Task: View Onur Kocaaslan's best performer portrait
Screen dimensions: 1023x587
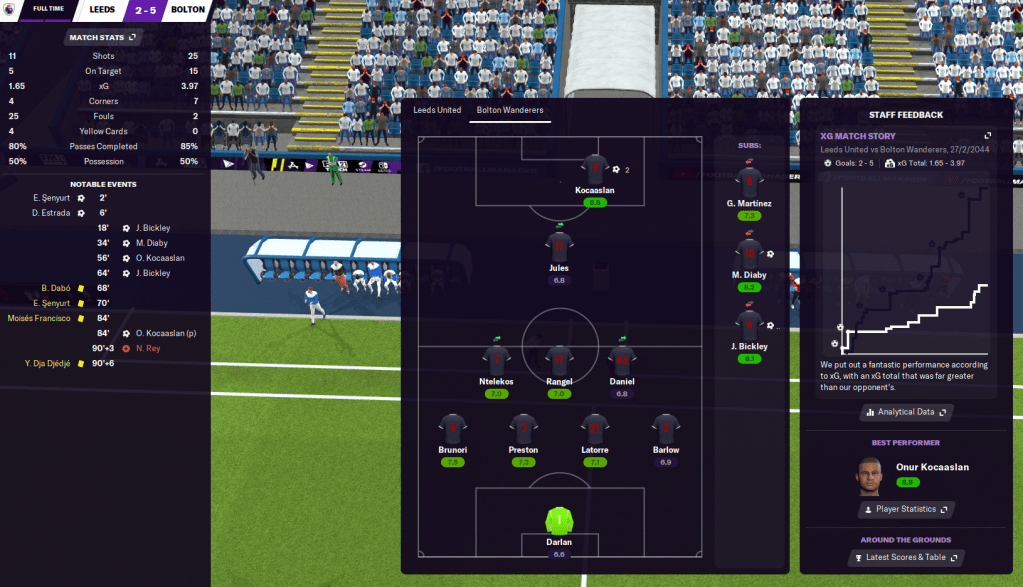Action: pos(868,476)
